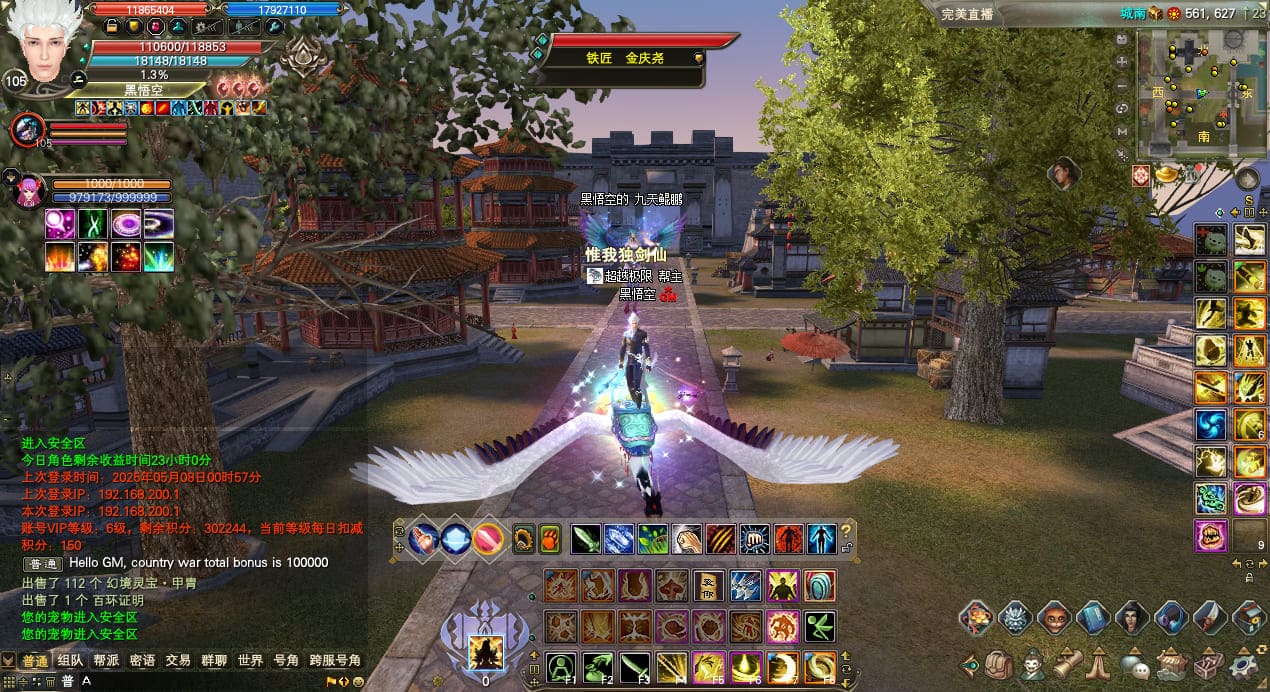Click the question mark help icon
The height and width of the screenshot is (692, 1270).
tap(847, 532)
